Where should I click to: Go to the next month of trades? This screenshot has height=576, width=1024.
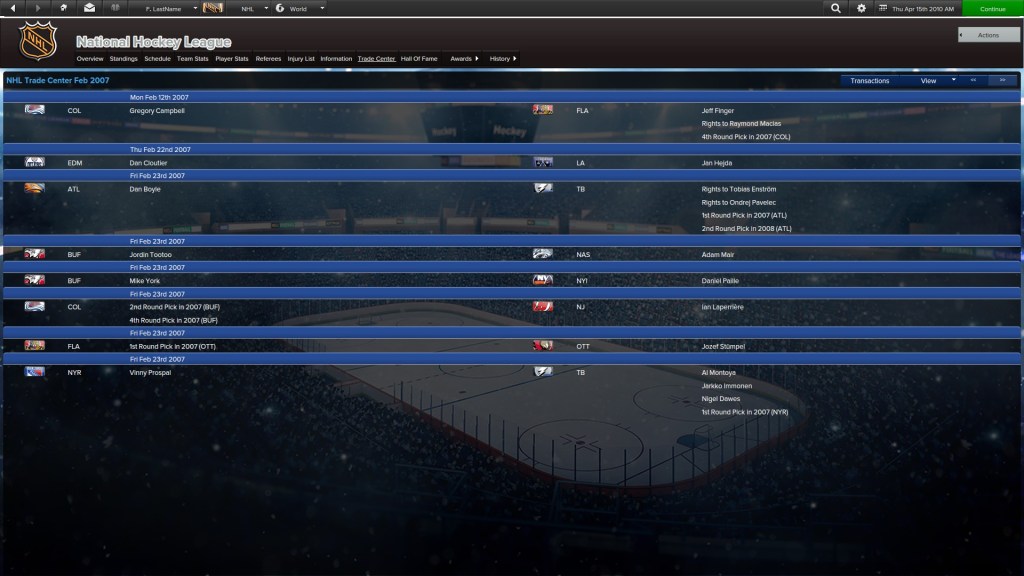[x=1002, y=80]
